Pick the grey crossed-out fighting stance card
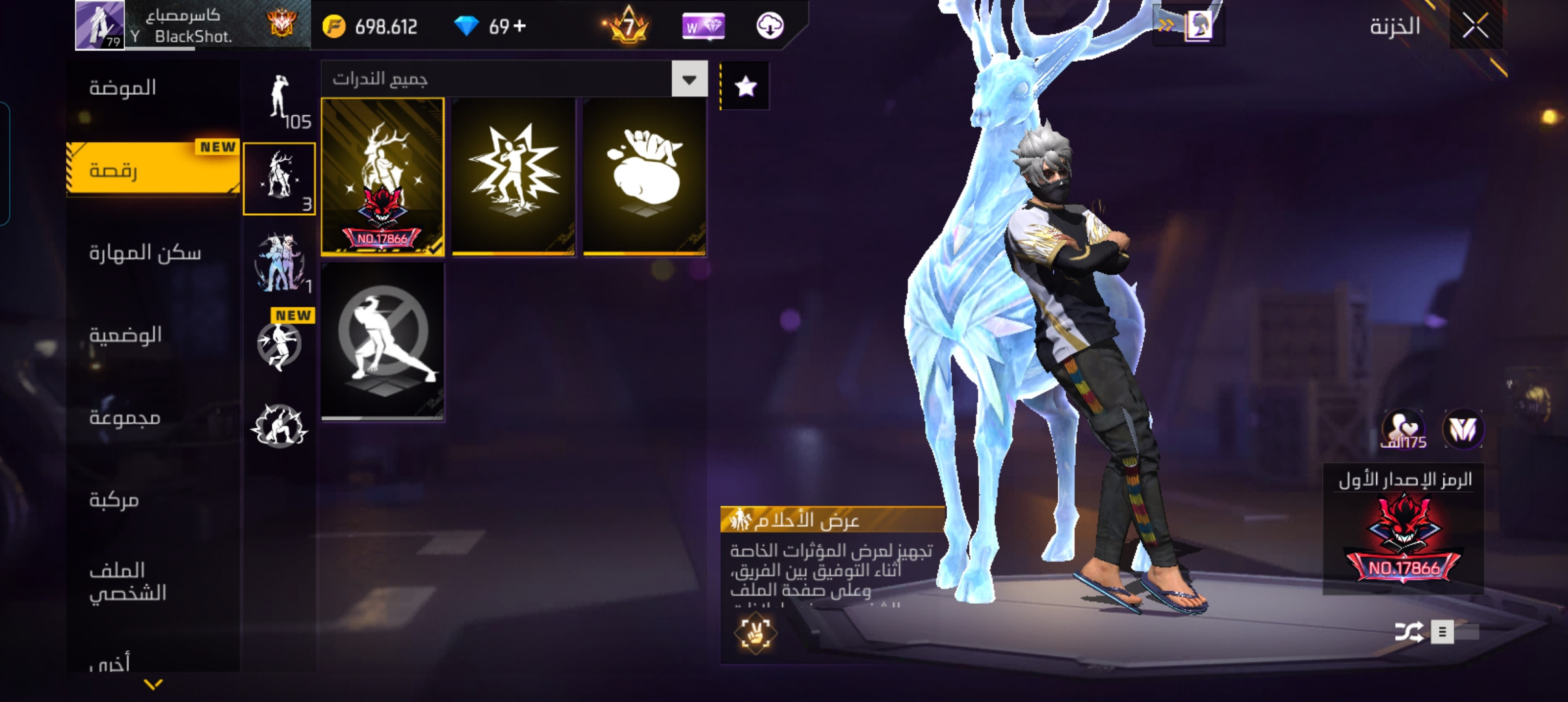The height and width of the screenshot is (702, 1568). point(383,341)
